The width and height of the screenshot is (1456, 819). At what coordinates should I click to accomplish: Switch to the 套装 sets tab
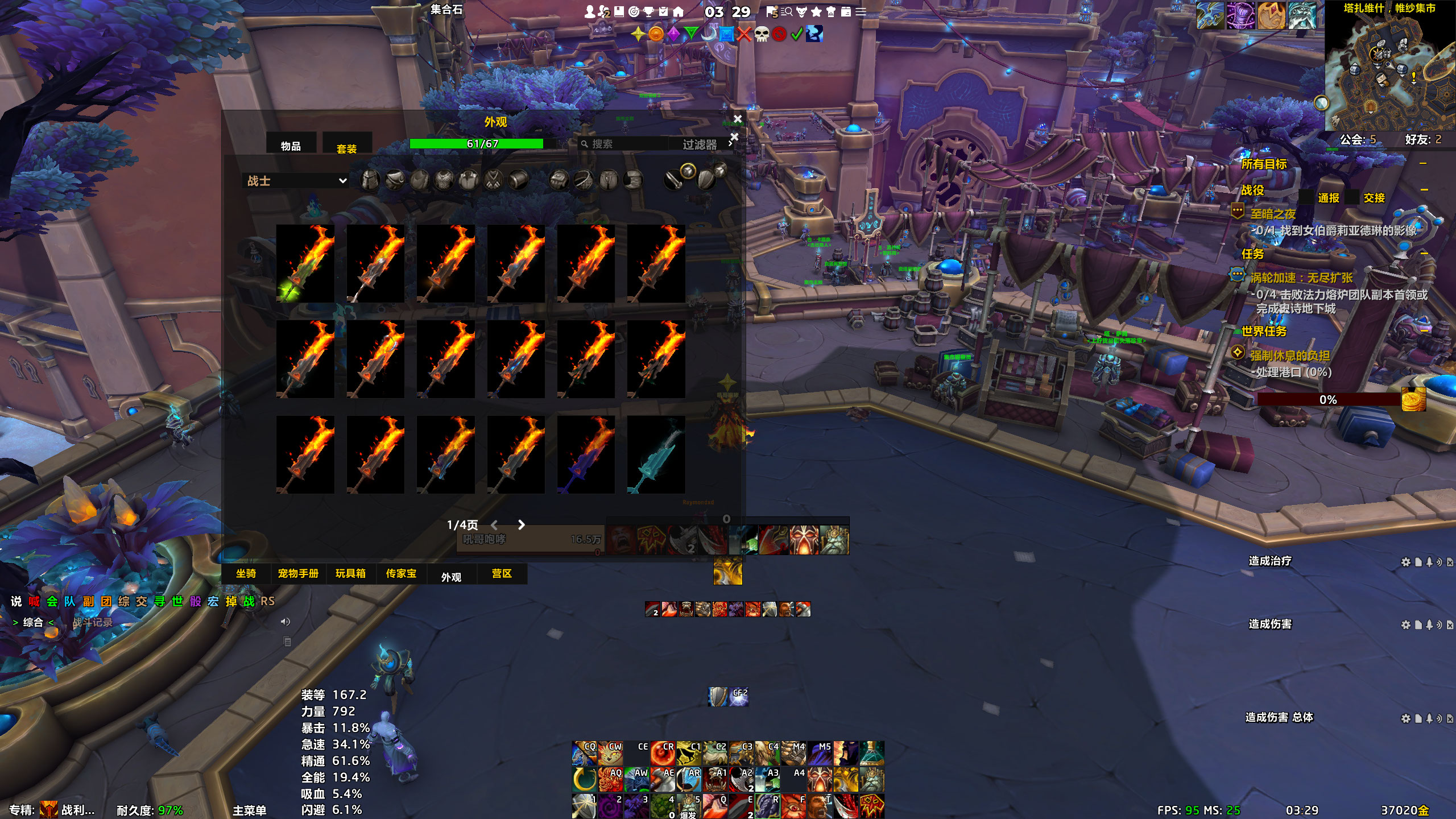(x=346, y=148)
